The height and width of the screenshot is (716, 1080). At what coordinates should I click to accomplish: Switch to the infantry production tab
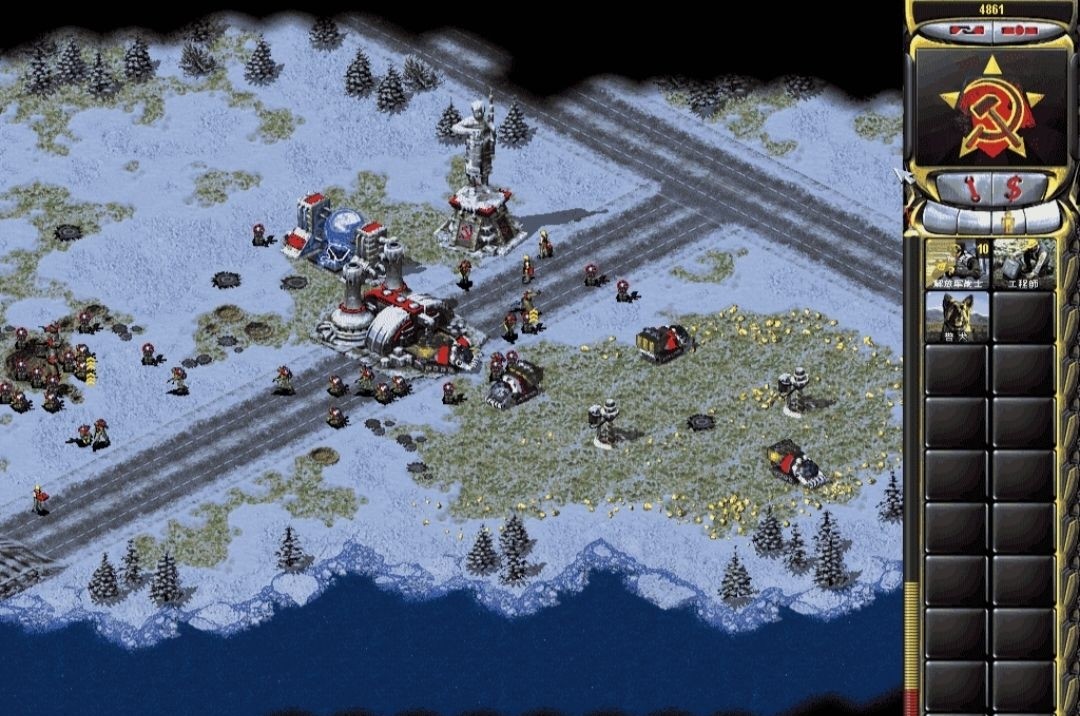coord(1008,218)
